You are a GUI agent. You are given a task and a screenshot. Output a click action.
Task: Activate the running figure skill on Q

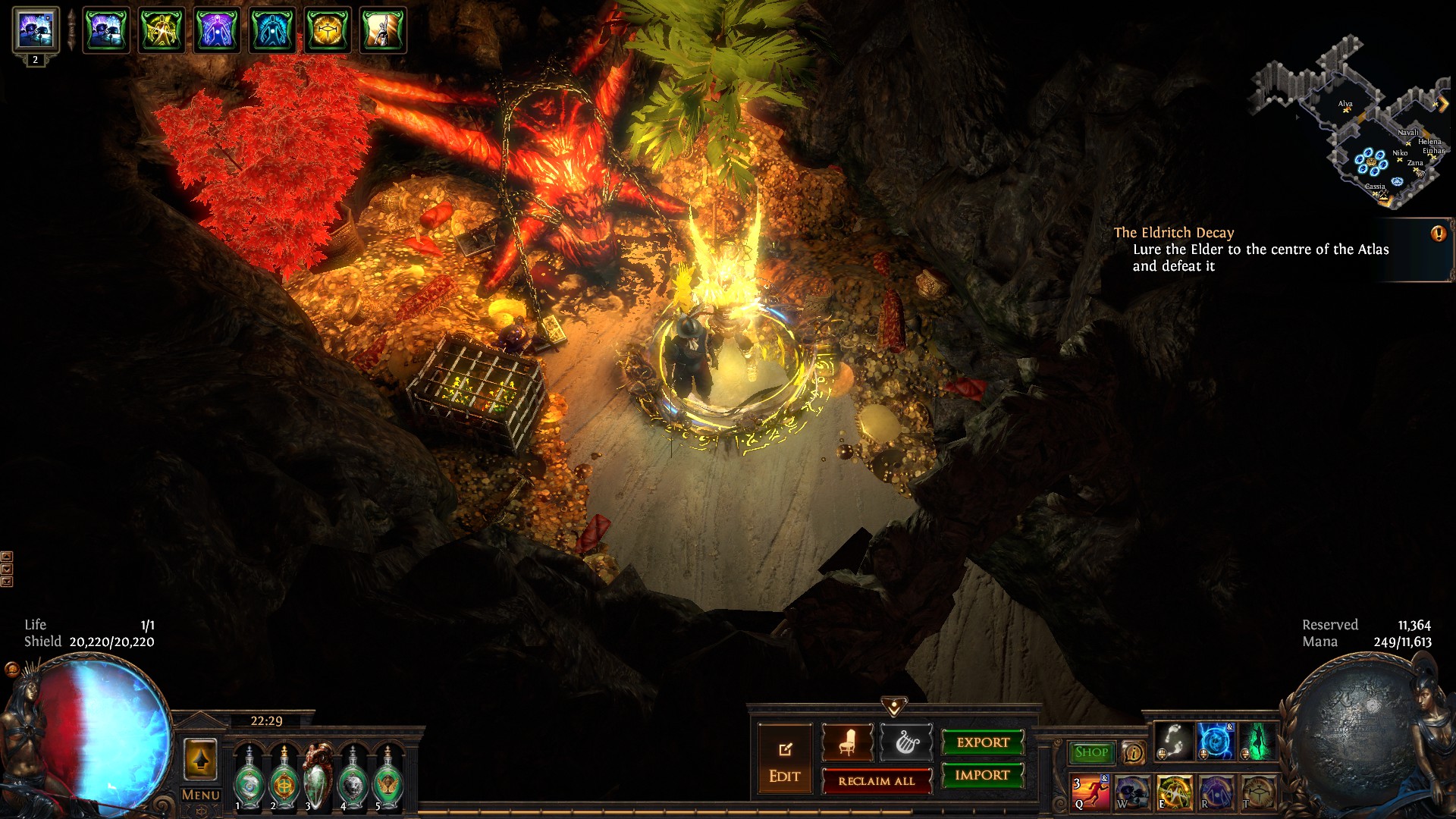click(x=1090, y=792)
